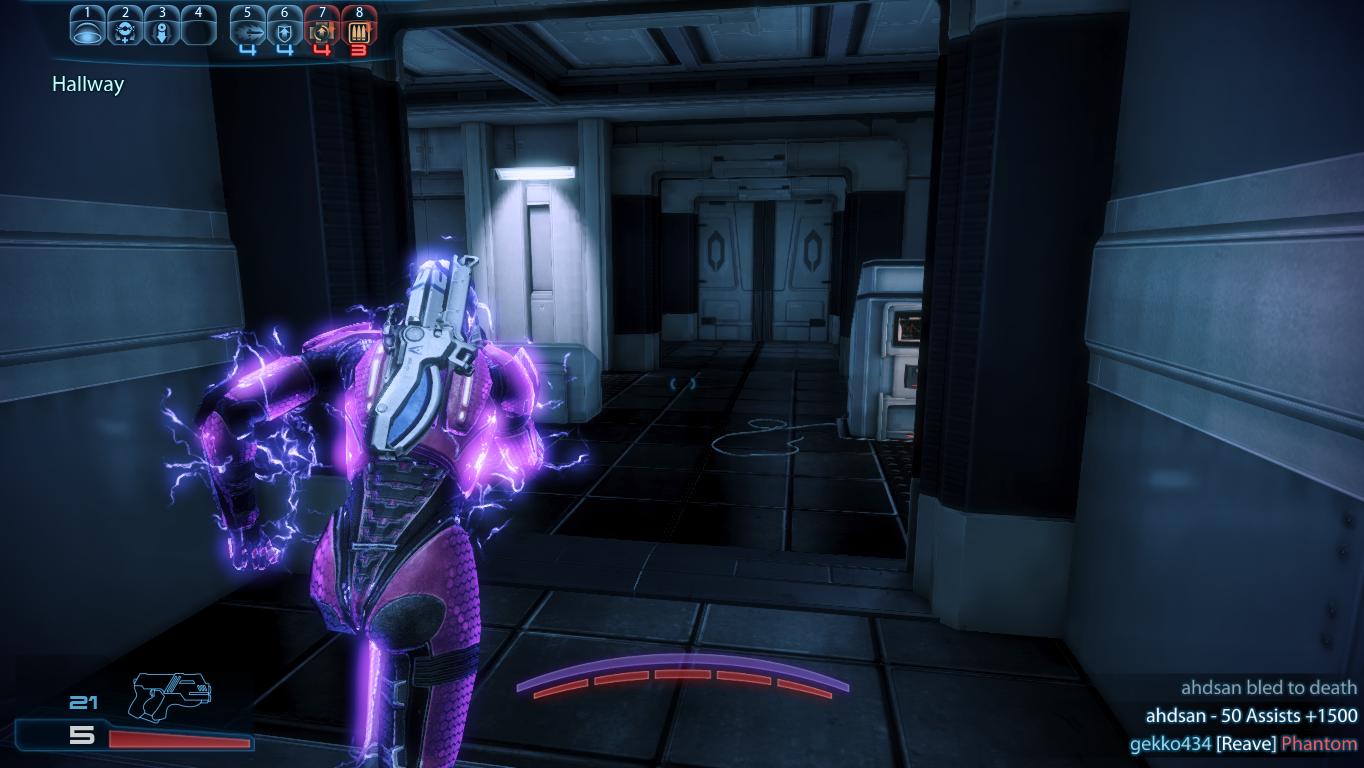Select the pistol weapon icon
This screenshot has width=1364, height=768.
170,693
